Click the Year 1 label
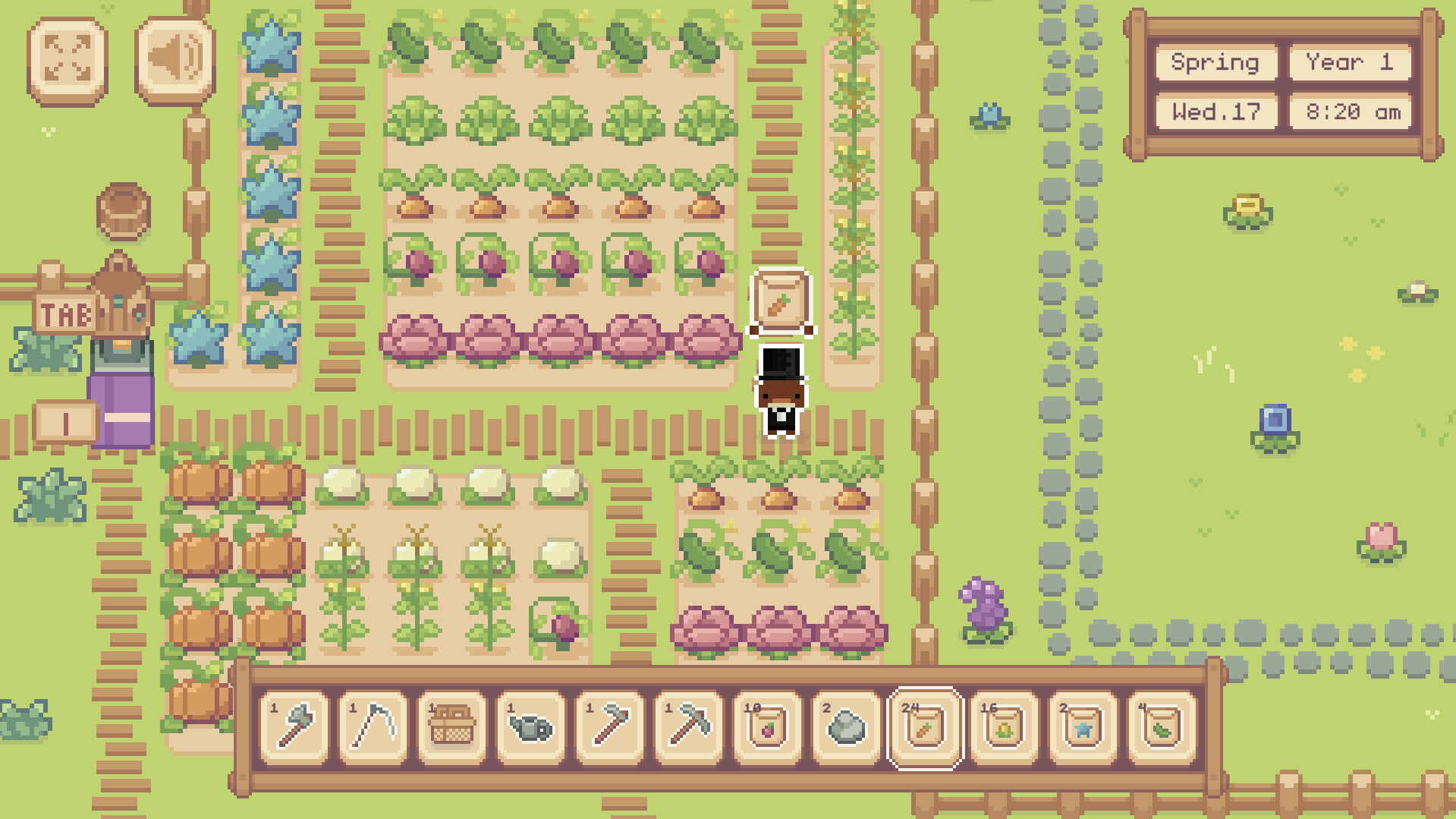Viewport: 1456px width, 819px height. (x=1350, y=63)
